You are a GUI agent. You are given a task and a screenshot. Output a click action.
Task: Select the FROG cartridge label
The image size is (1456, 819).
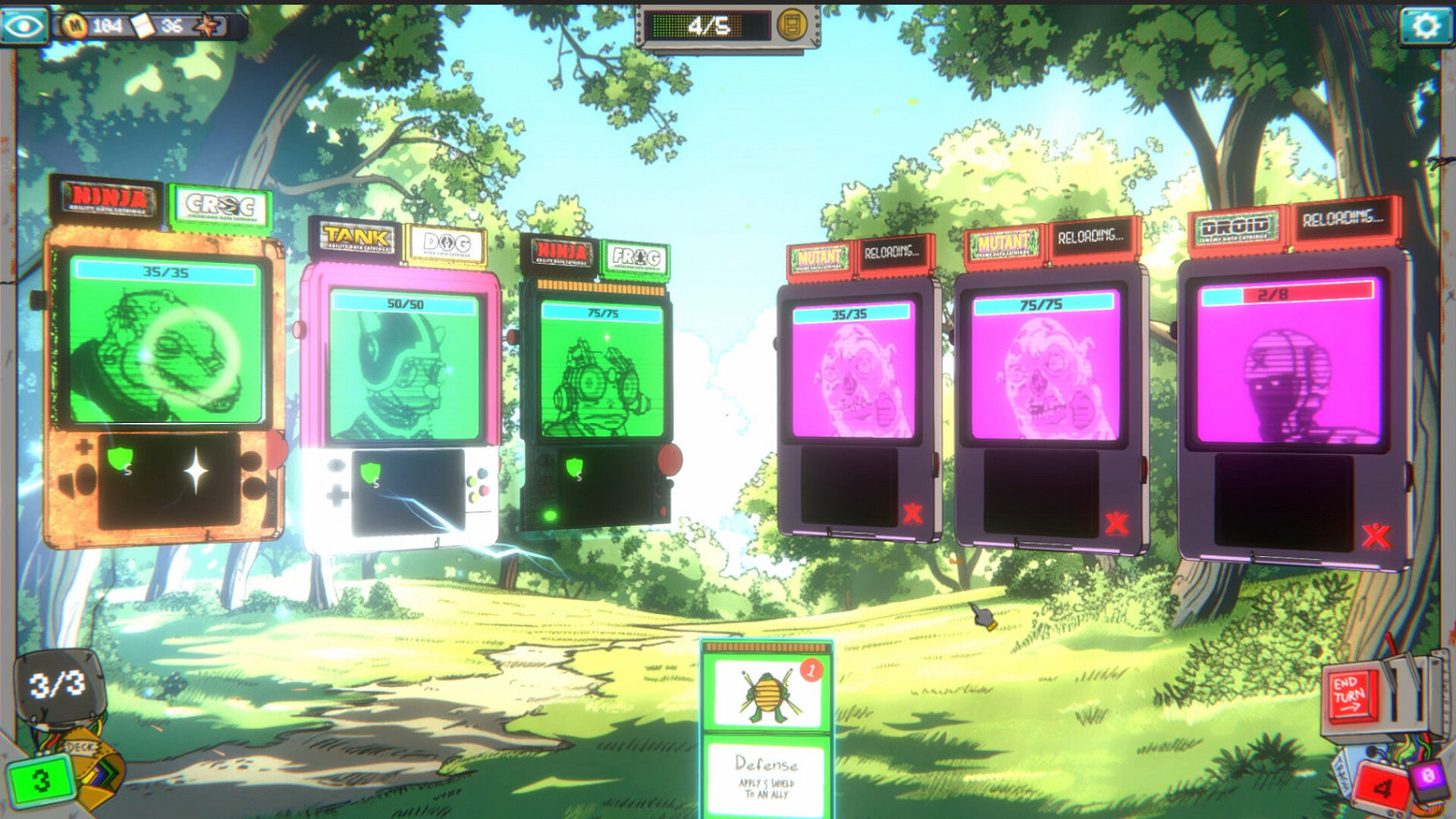[x=636, y=259]
